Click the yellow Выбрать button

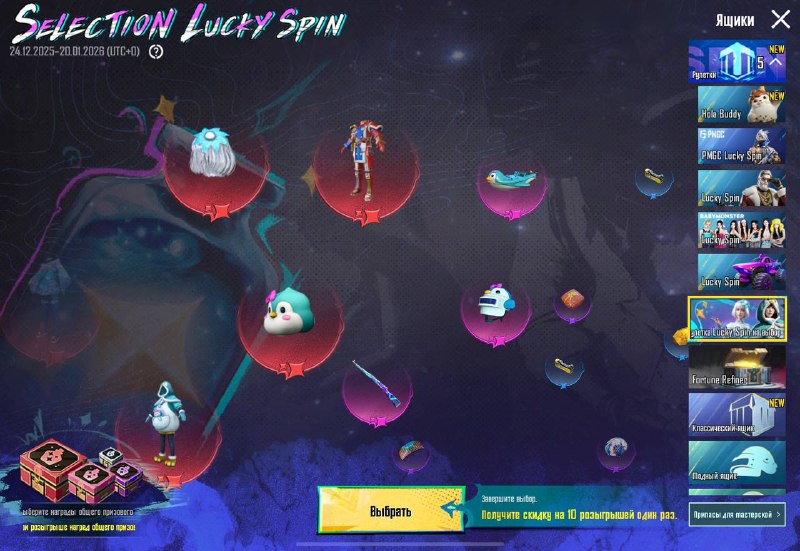point(391,510)
